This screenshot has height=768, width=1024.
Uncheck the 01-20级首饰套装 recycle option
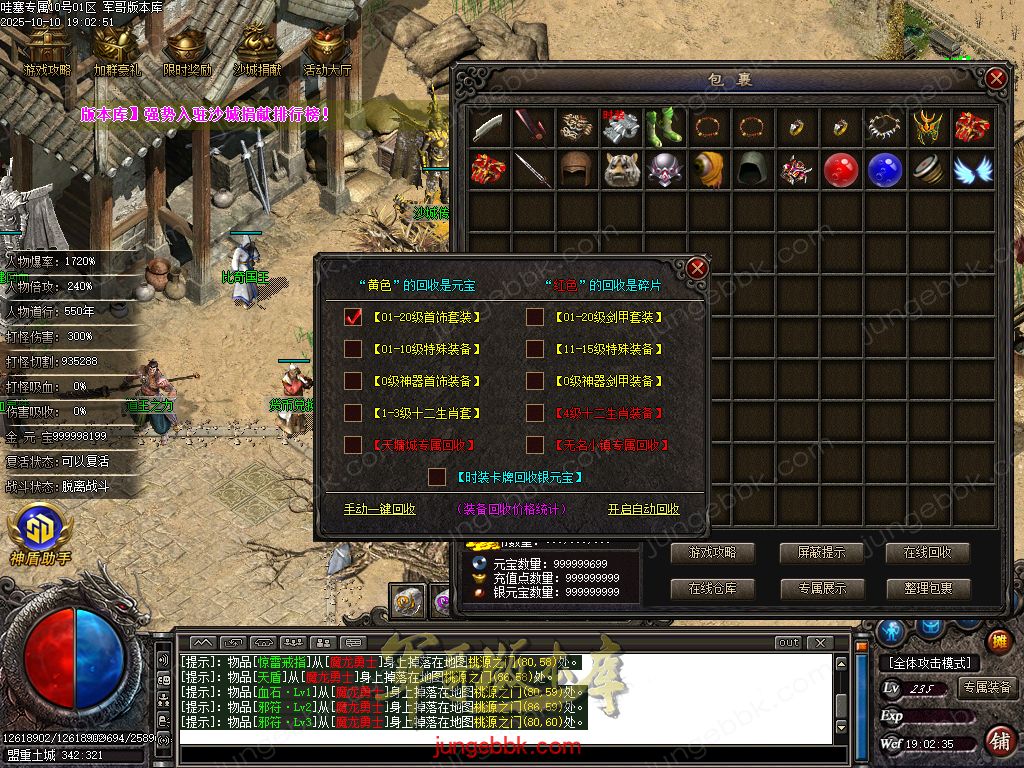tap(353, 317)
